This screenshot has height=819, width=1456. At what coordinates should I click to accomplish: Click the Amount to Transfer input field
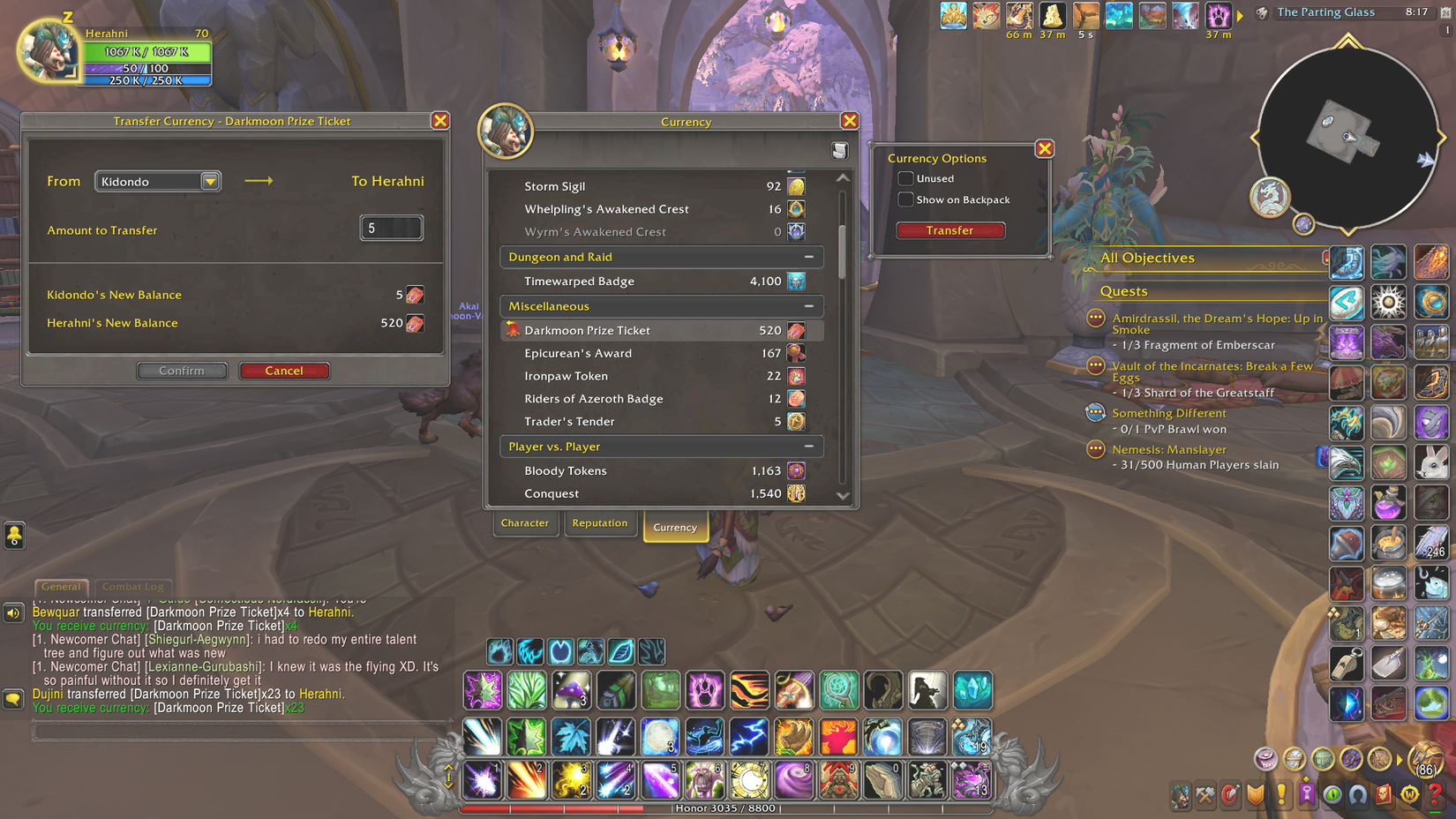click(391, 228)
